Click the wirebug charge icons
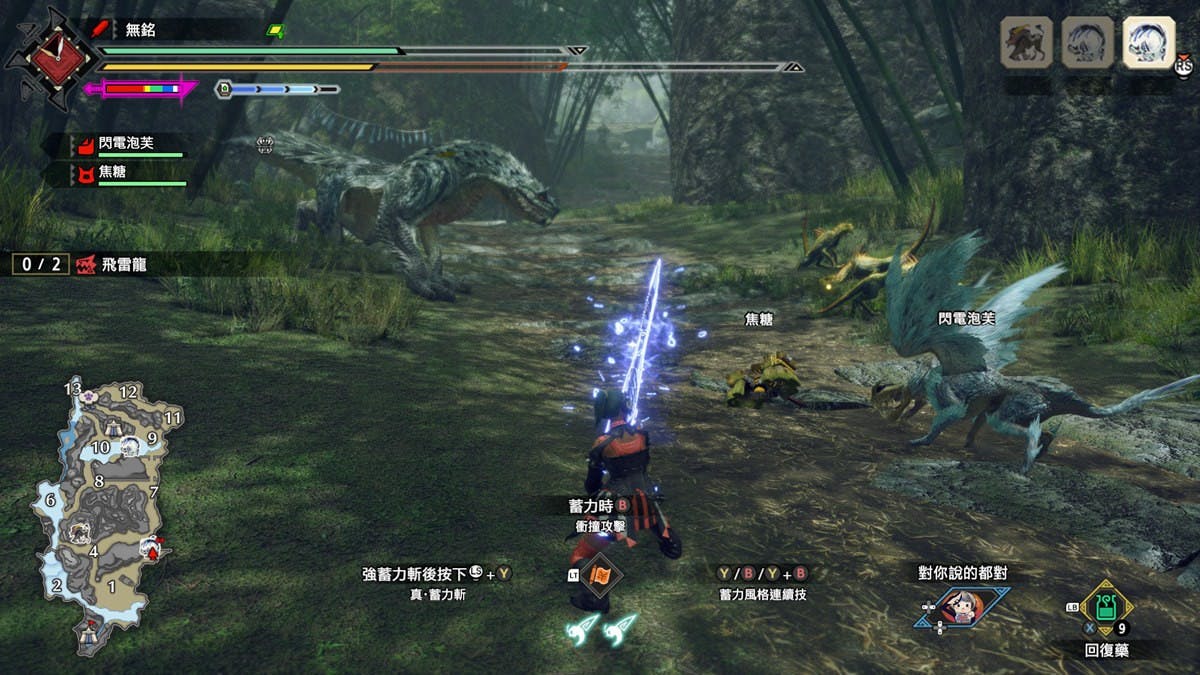Image resolution: width=1200 pixels, height=675 pixels. 602,627
